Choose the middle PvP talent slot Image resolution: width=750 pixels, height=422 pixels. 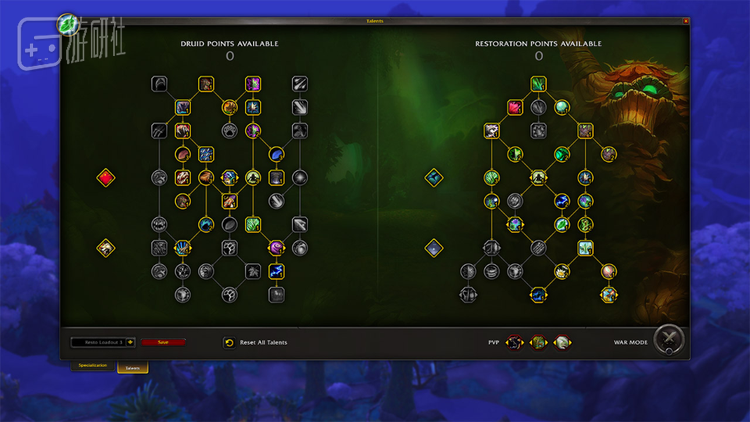click(538, 342)
